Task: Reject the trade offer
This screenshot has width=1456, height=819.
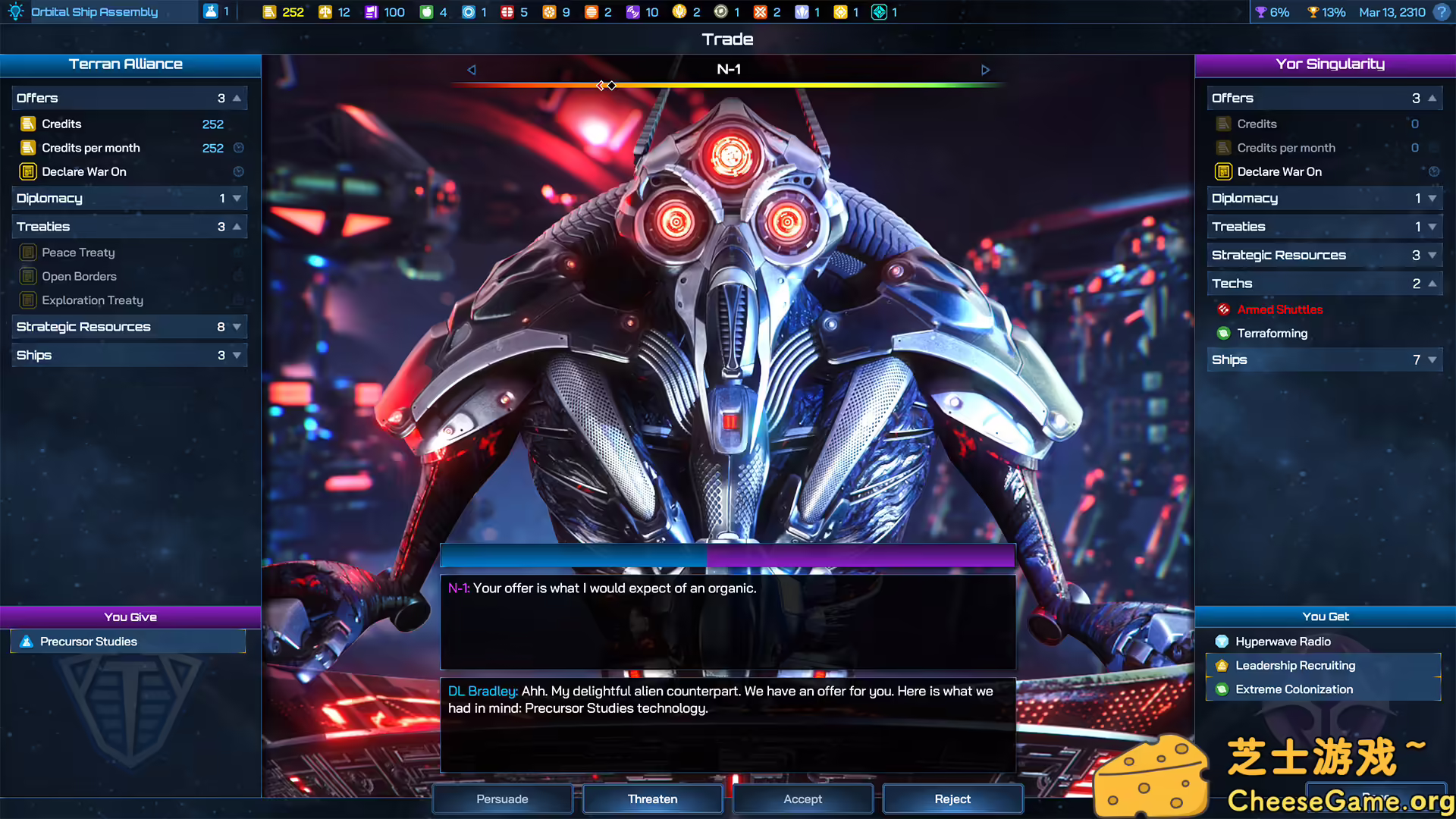Action: point(952,799)
